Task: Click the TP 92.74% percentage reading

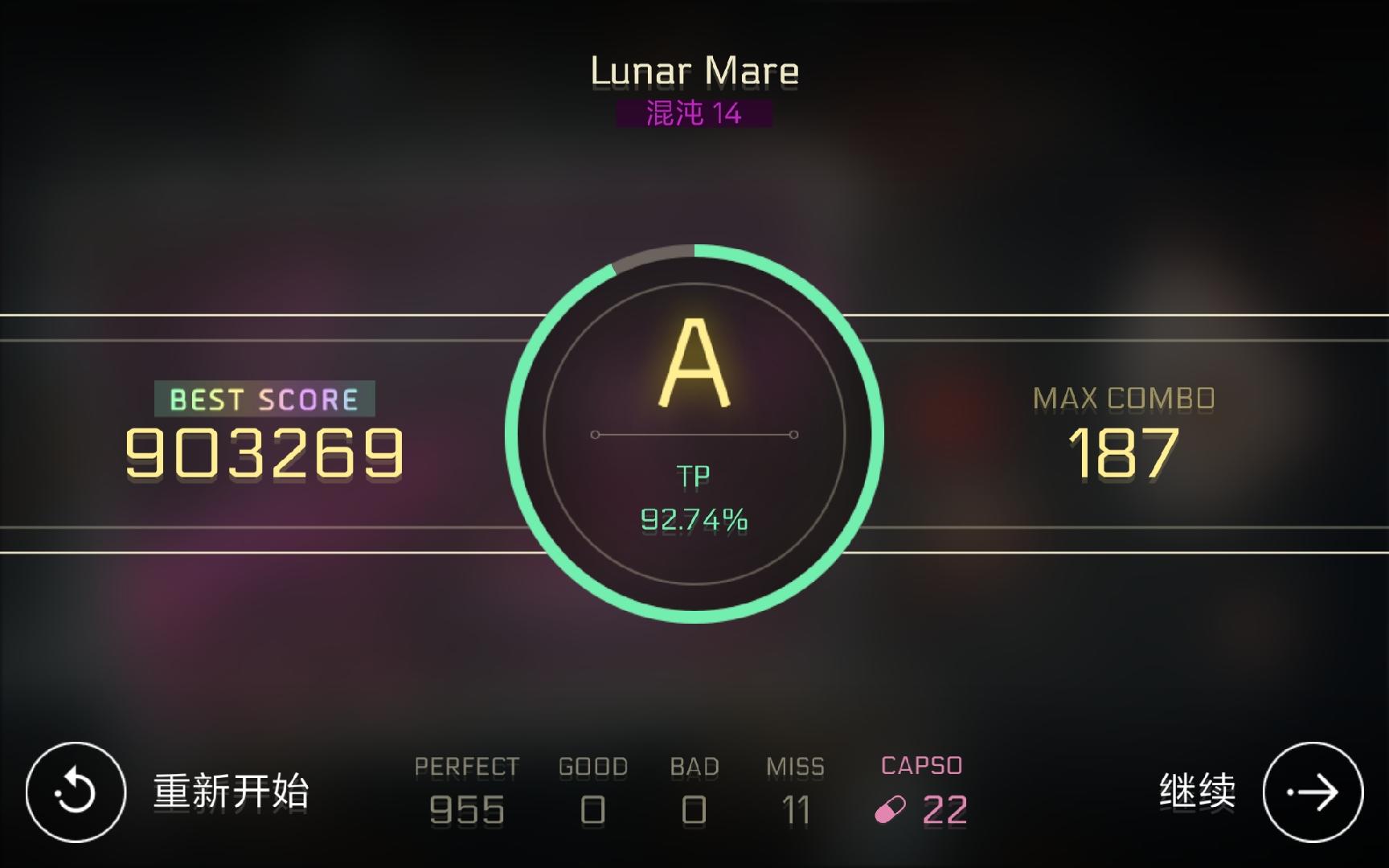Action: [694, 518]
